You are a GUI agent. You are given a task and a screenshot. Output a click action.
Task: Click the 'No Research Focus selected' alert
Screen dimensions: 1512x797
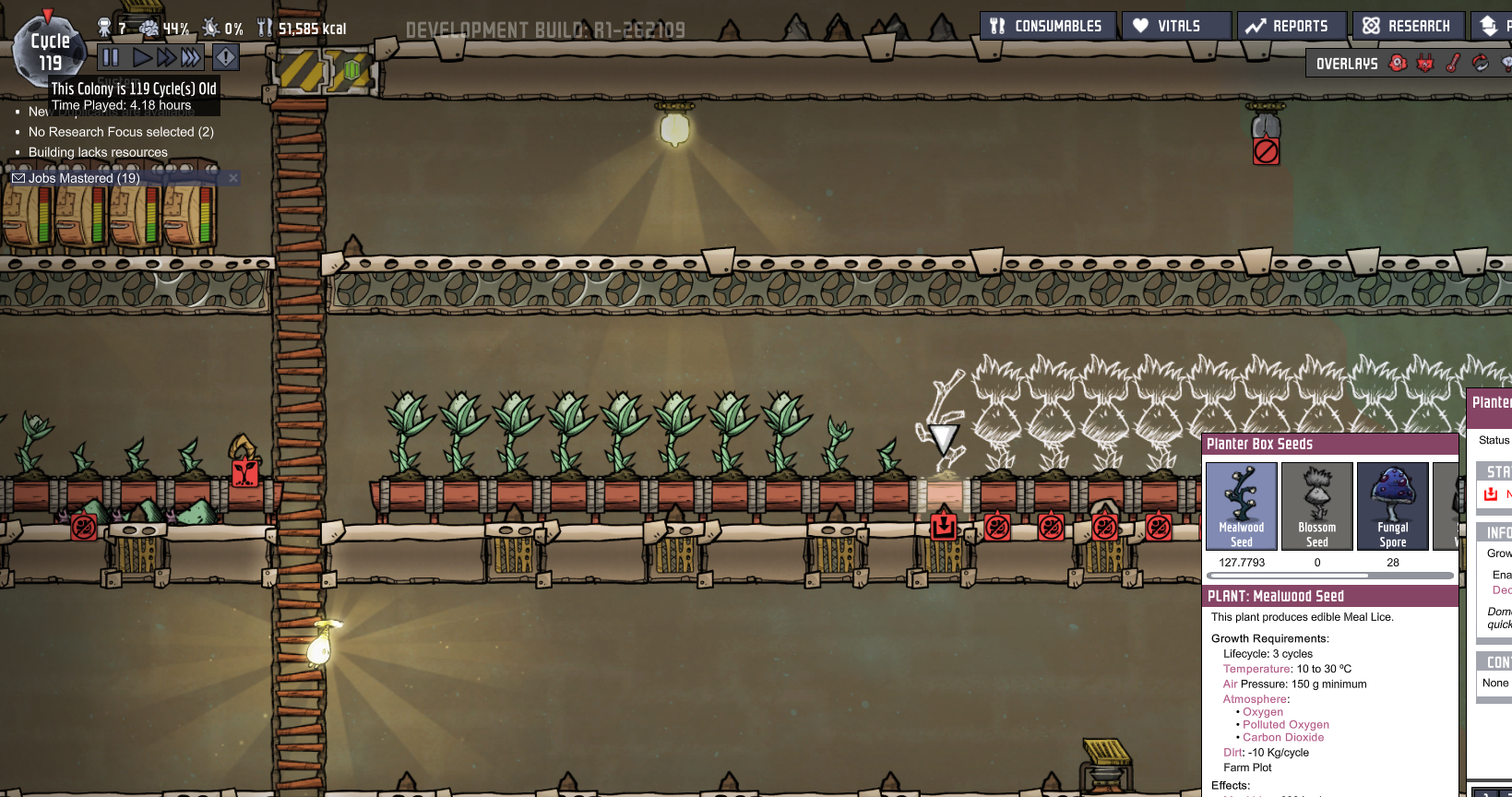pos(120,131)
